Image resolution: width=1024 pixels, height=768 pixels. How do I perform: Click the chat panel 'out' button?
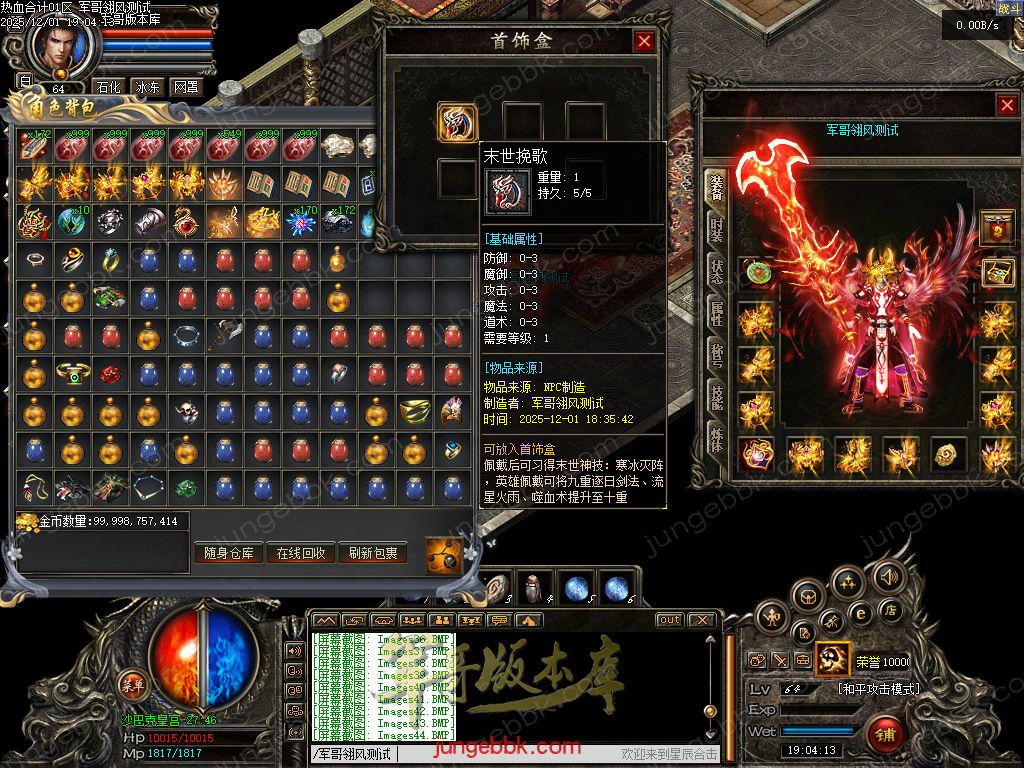click(669, 620)
